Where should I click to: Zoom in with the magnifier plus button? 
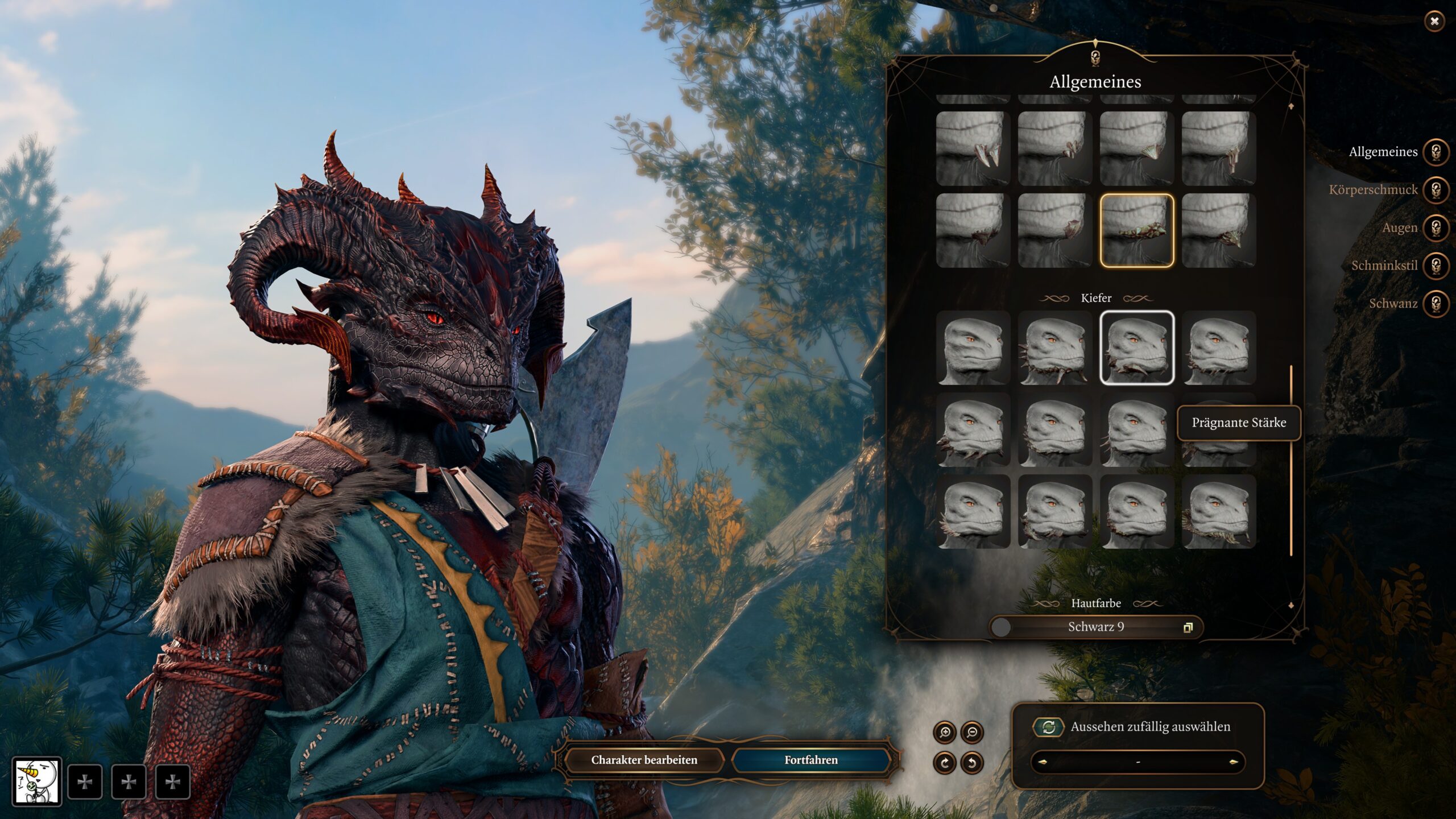(945, 733)
